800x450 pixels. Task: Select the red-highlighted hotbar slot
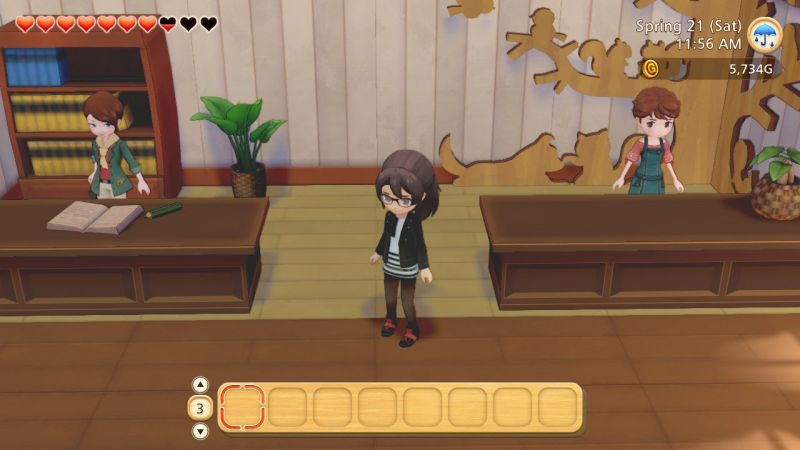(x=241, y=407)
